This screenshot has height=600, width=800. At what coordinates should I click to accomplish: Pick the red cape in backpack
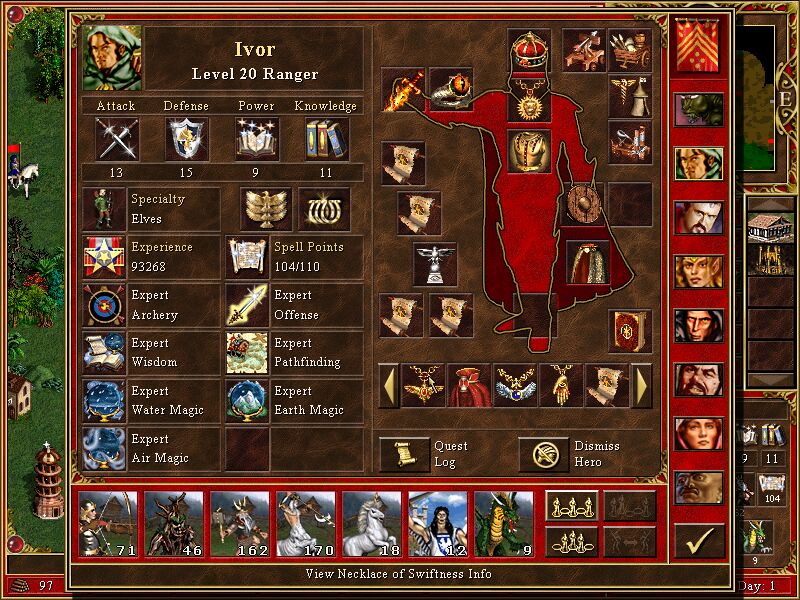click(x=469, y=385)
